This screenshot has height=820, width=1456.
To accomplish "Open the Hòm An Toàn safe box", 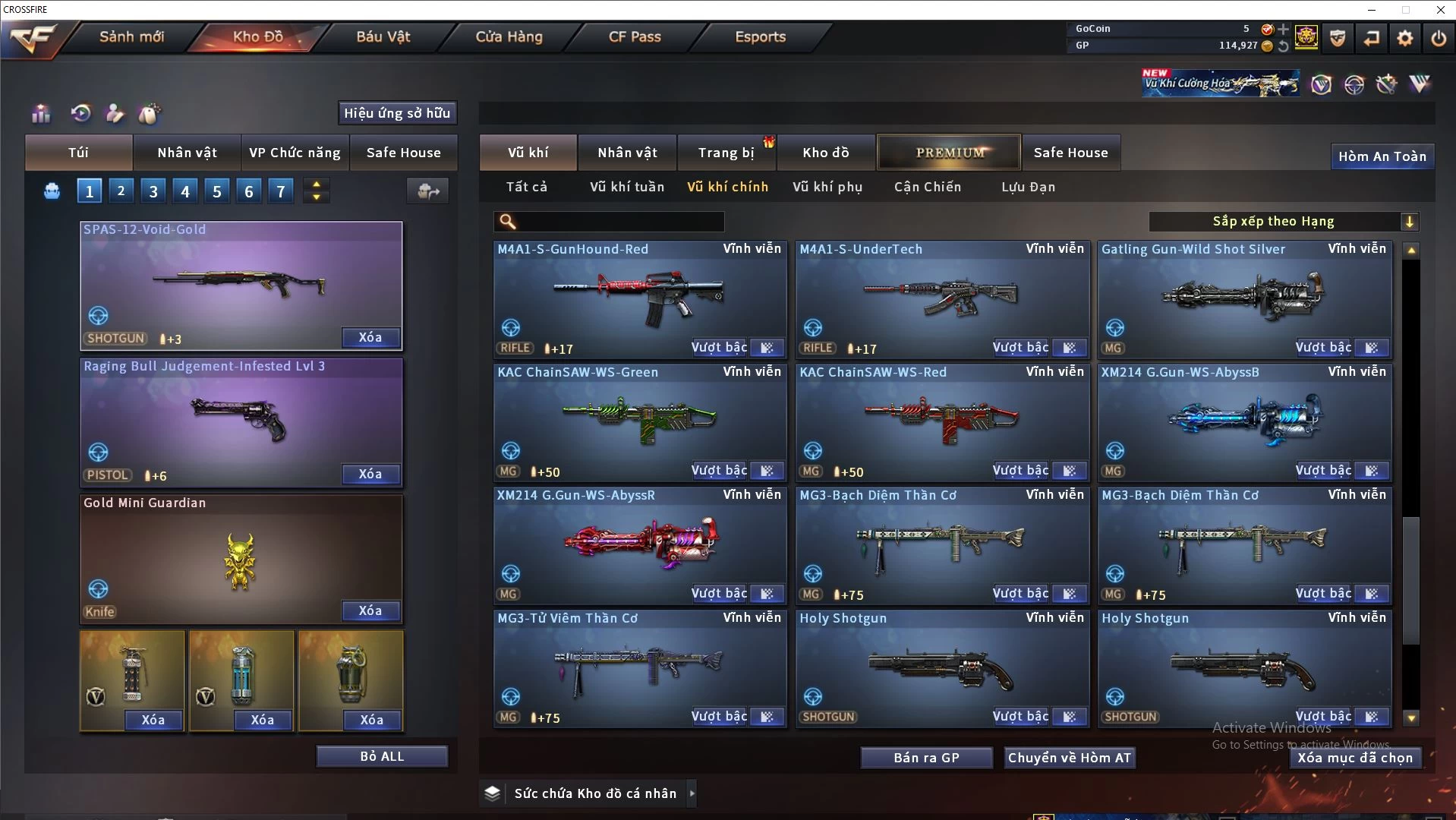I will (1382, 156).
